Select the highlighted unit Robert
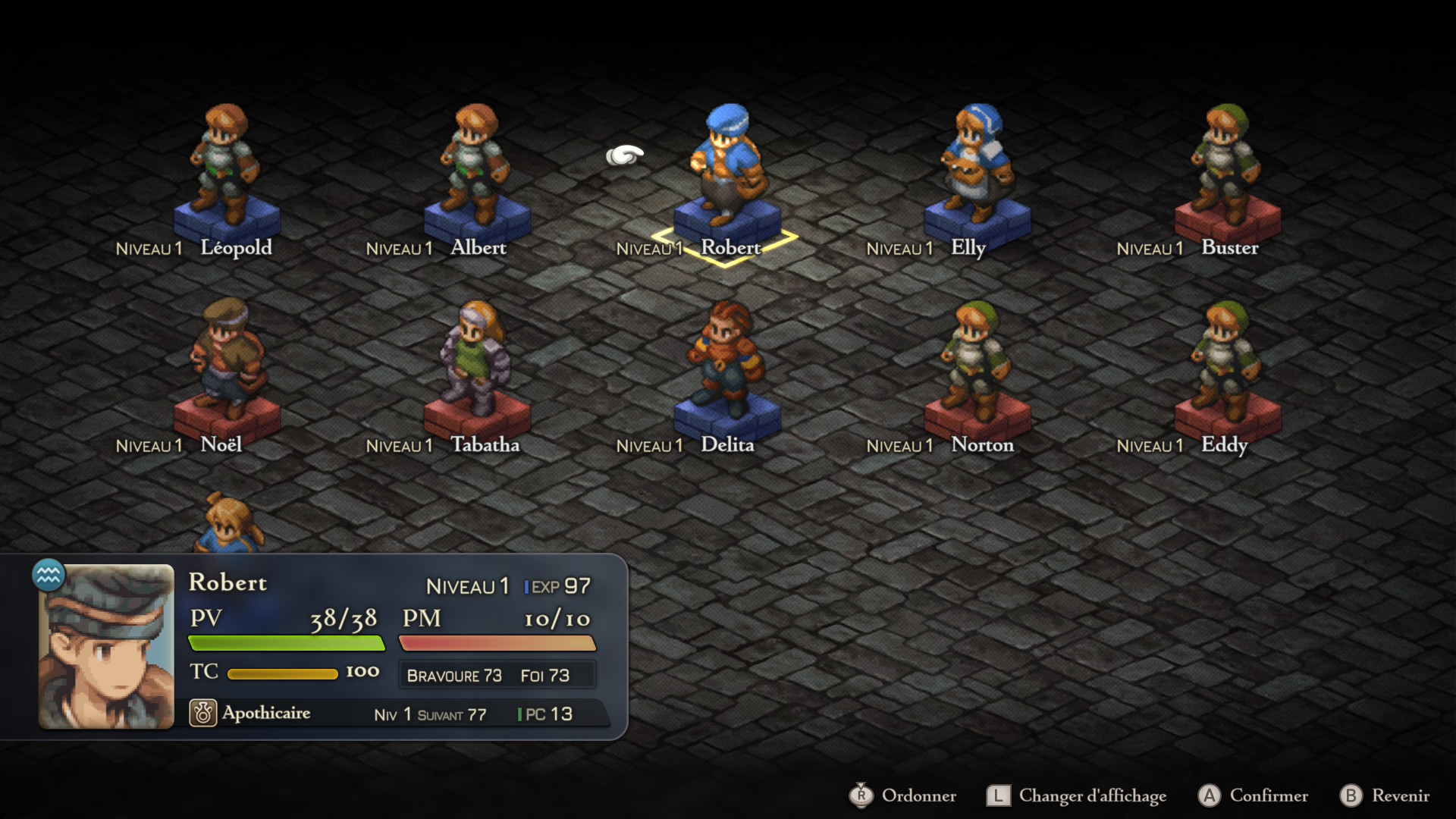The width and height of the screenshot is (1456, 819). tap(726, 171)
